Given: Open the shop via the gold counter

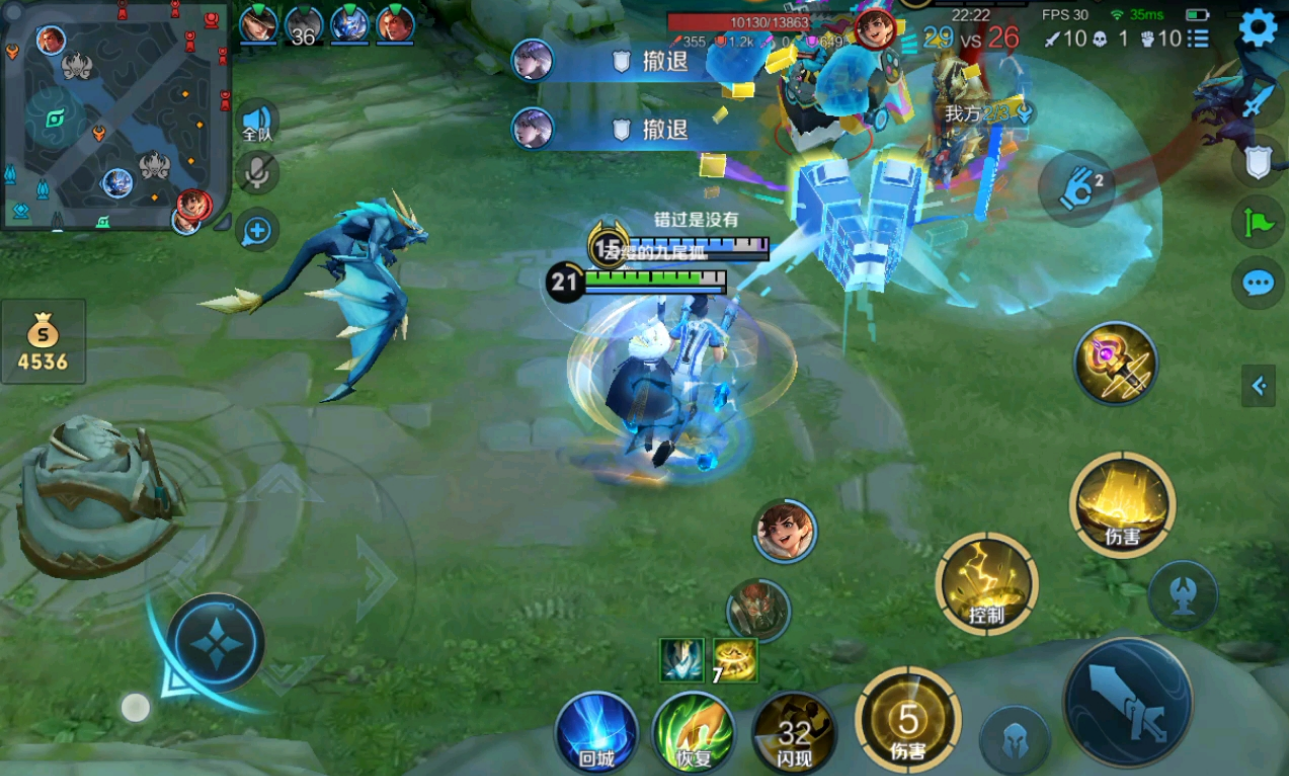Looking at the screenshot, I should 43,341.
